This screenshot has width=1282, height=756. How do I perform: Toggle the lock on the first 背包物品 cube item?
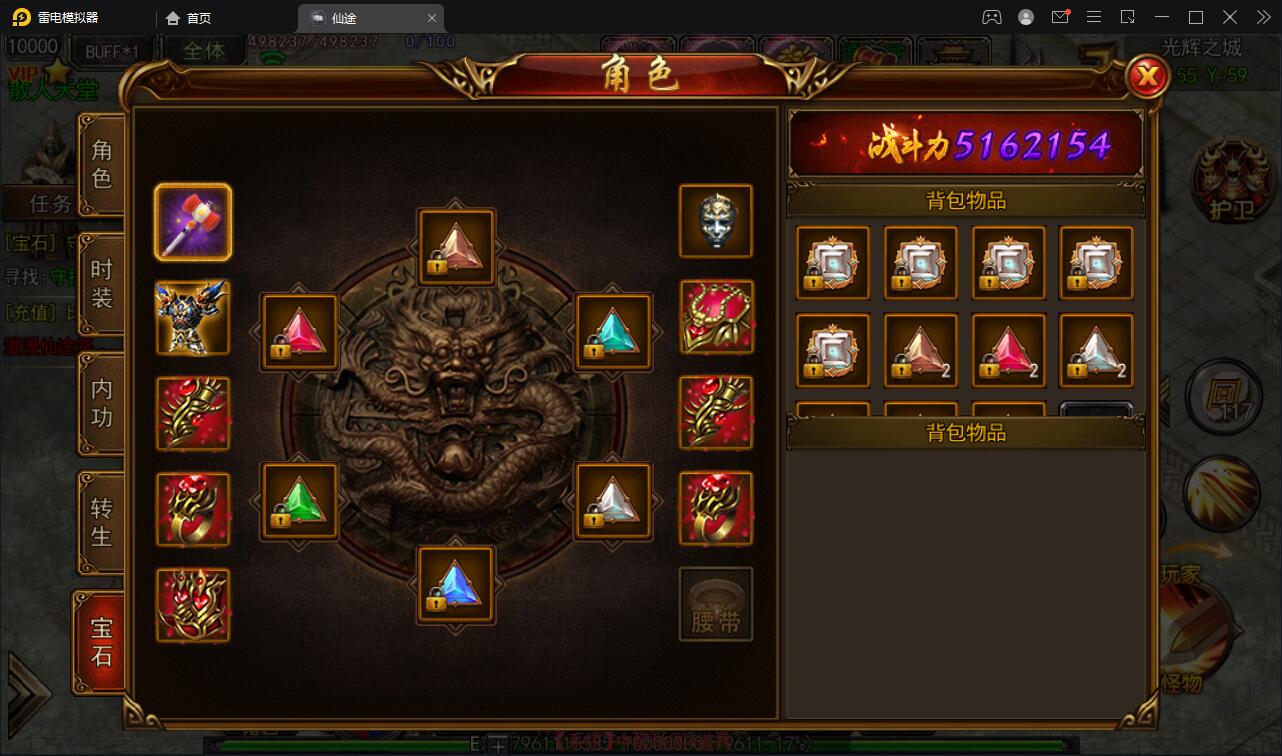[814, 282]
